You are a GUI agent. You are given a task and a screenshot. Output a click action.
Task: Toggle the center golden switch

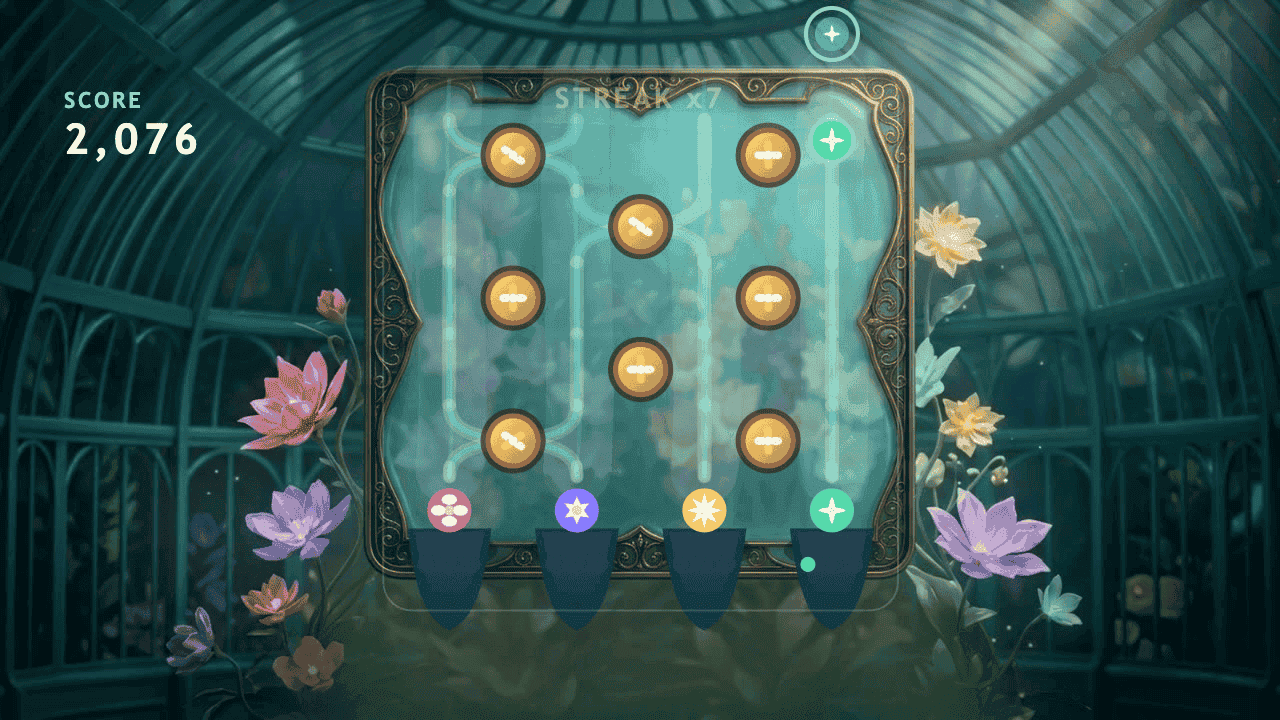pos(641,369)
